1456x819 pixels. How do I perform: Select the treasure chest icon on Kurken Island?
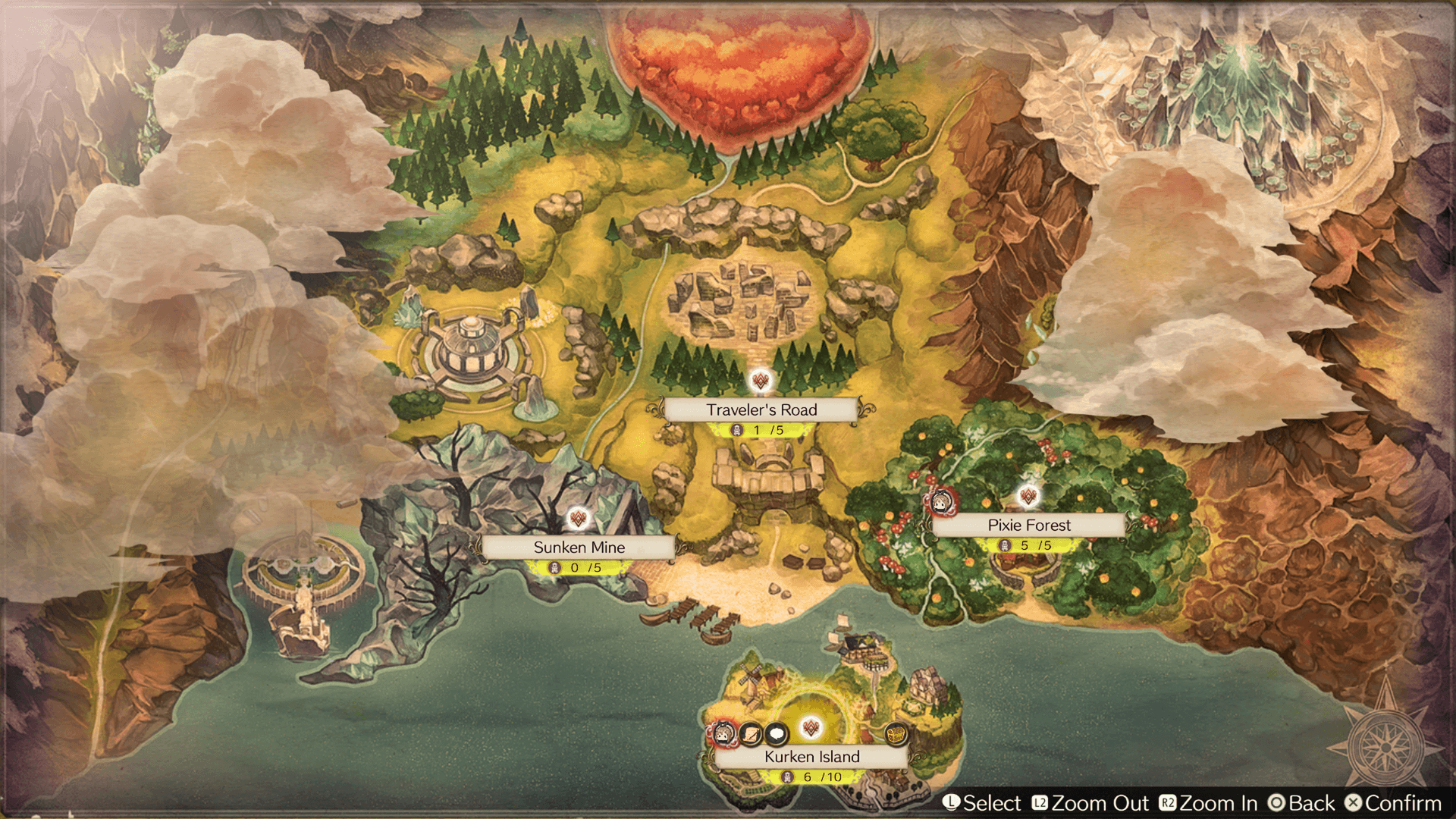pos(896,734)
